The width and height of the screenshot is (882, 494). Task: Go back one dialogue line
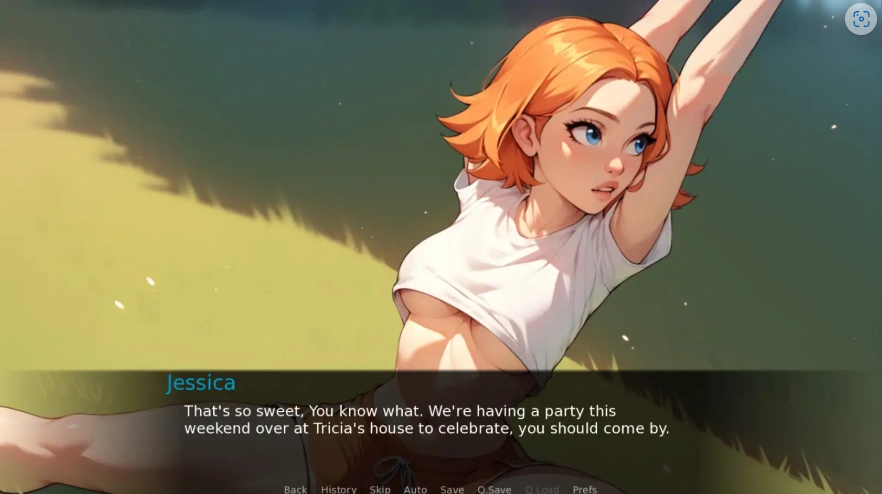(x=295, y=489)
